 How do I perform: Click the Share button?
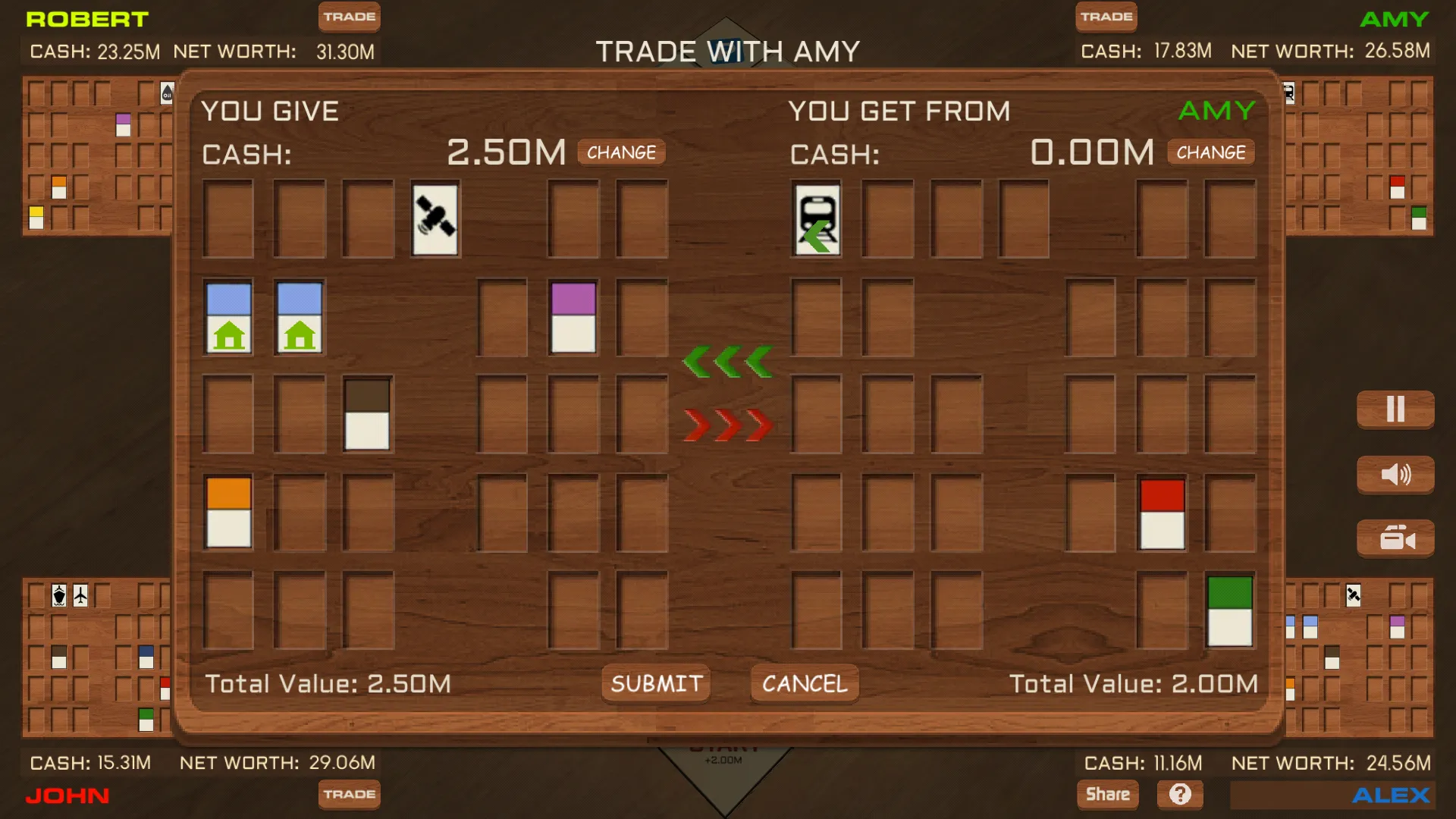(1107, 794)
